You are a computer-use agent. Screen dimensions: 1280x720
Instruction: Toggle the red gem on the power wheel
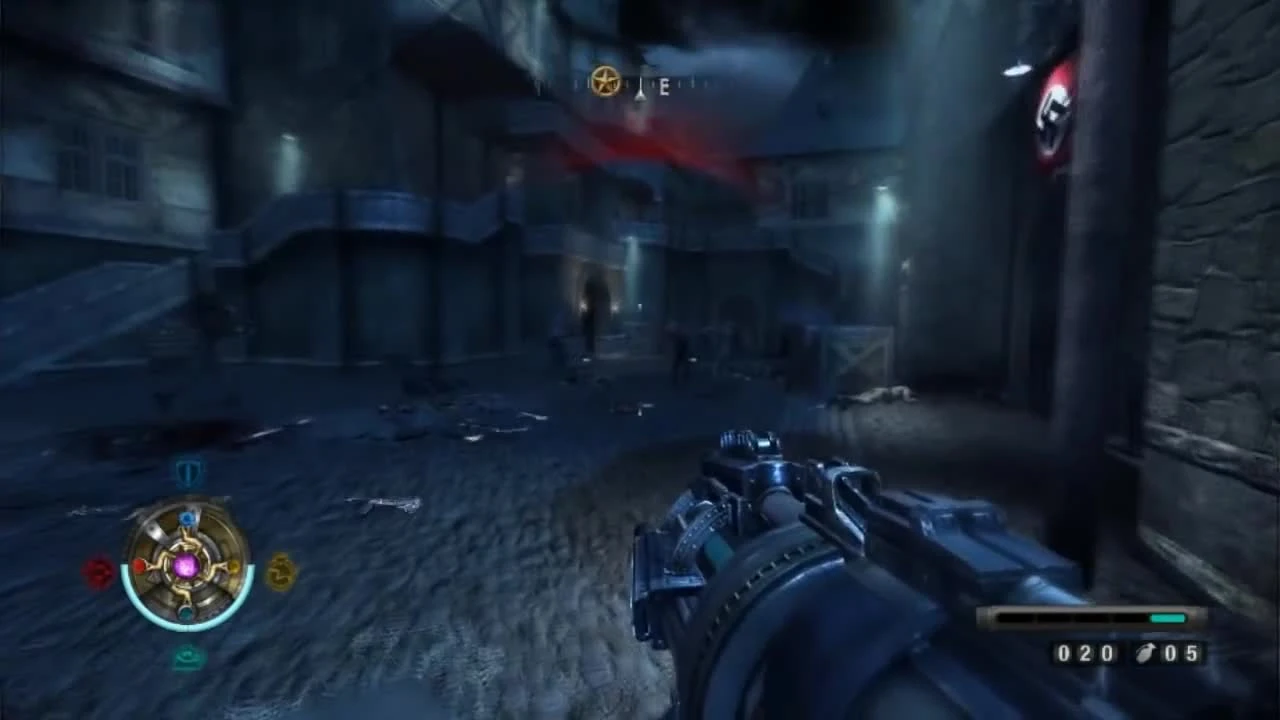(x=141, y=567)
